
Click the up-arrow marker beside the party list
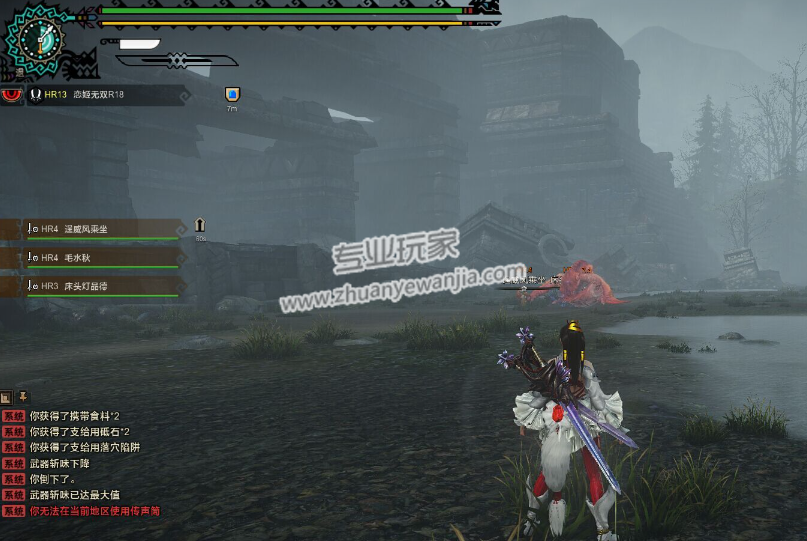tap(200, 225)
